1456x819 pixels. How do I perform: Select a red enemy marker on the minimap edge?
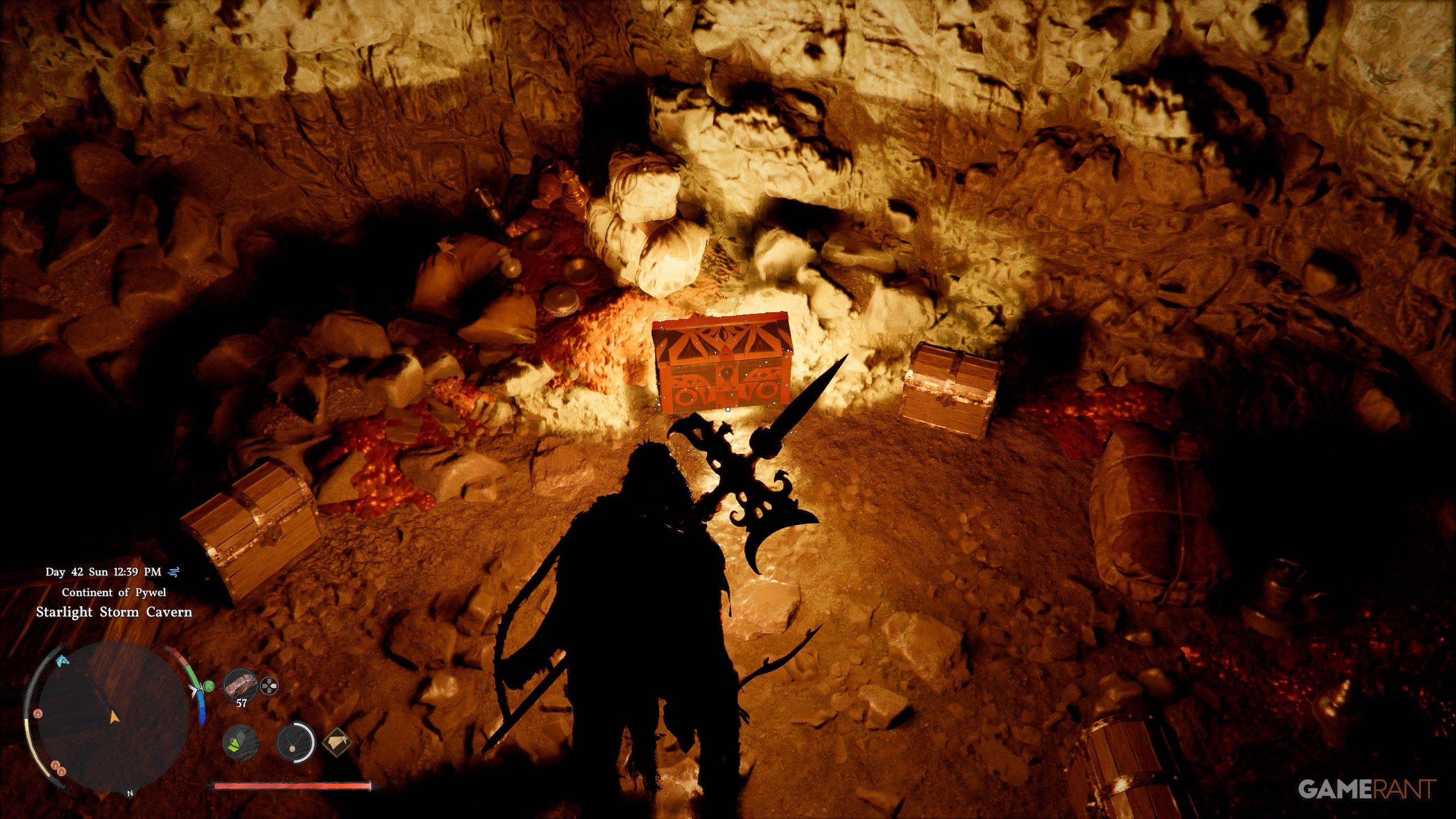click(x=38, y=714)
